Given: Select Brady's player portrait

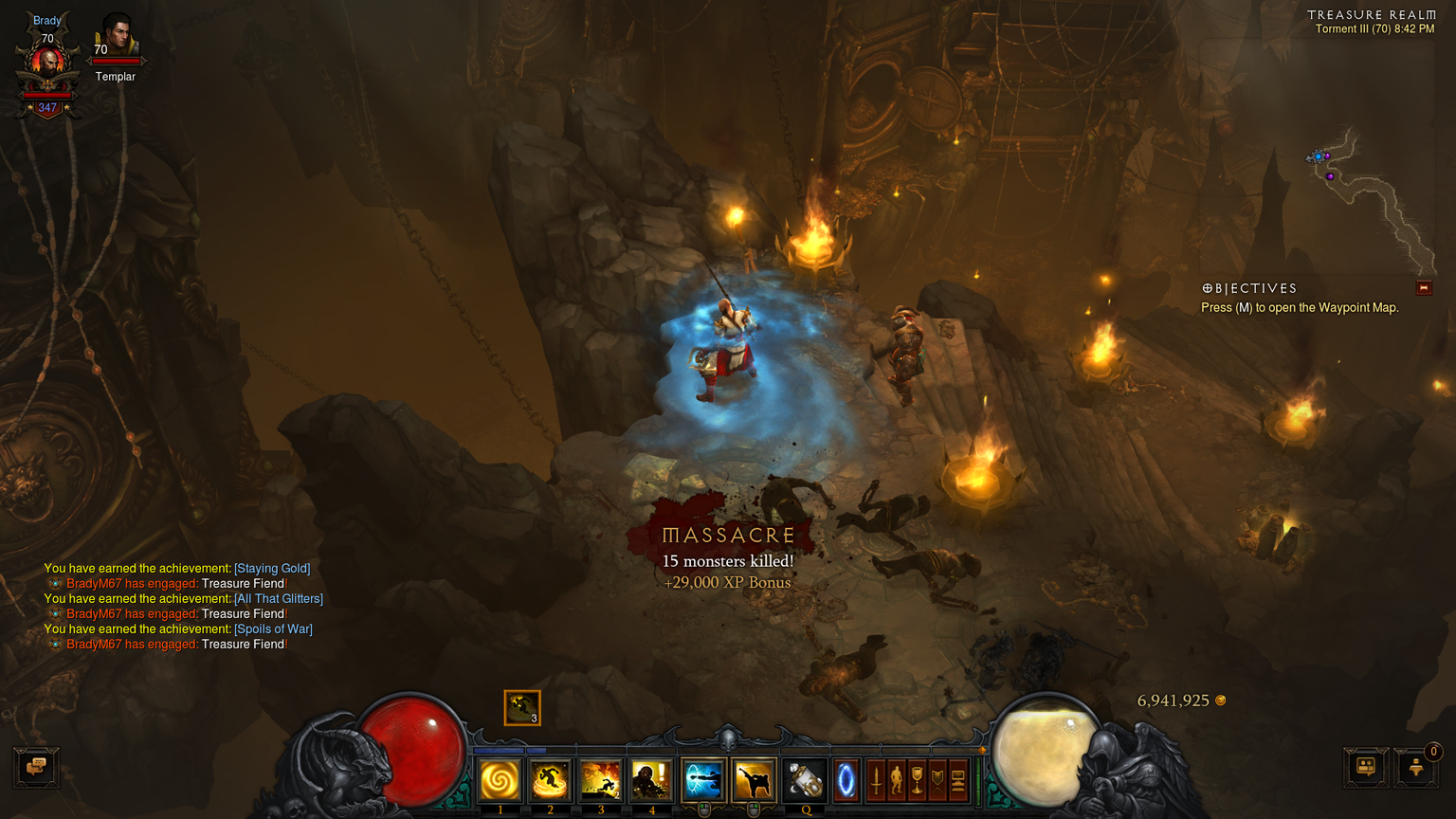Looking at the screenshot, I should click(x=47, y=64).
